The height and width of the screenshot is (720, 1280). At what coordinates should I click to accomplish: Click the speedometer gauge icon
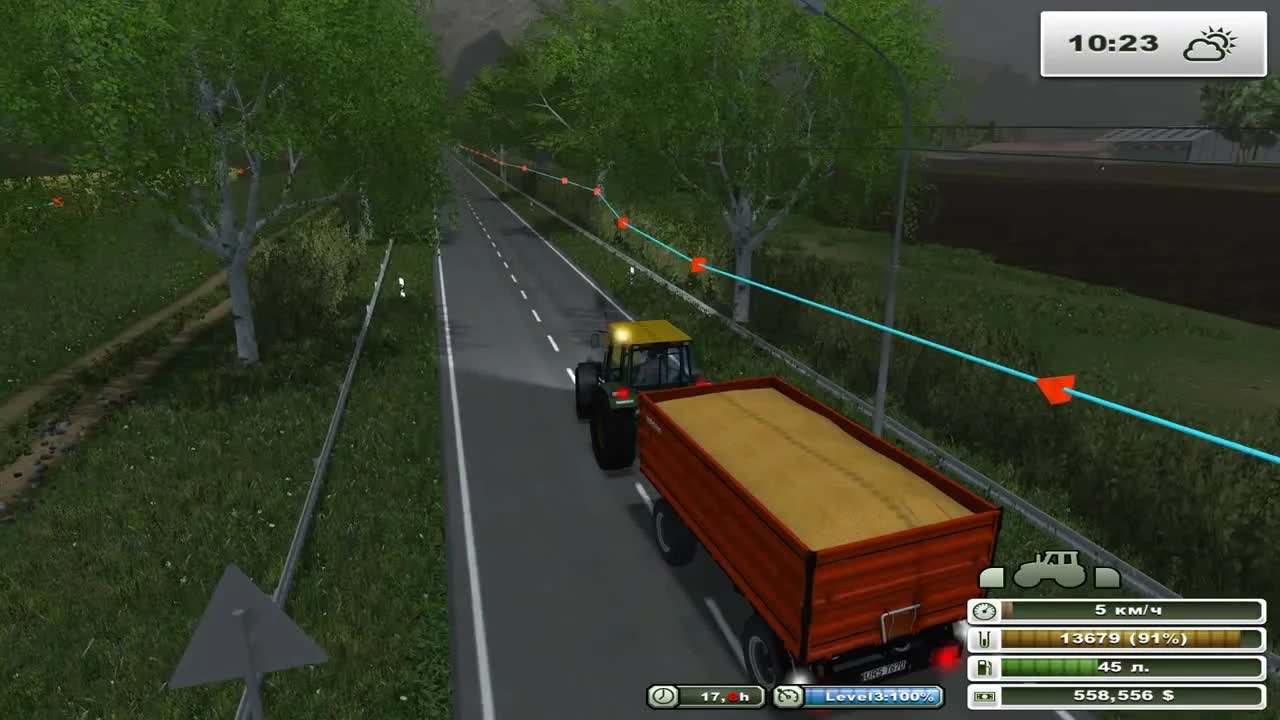tap(982, 610)
